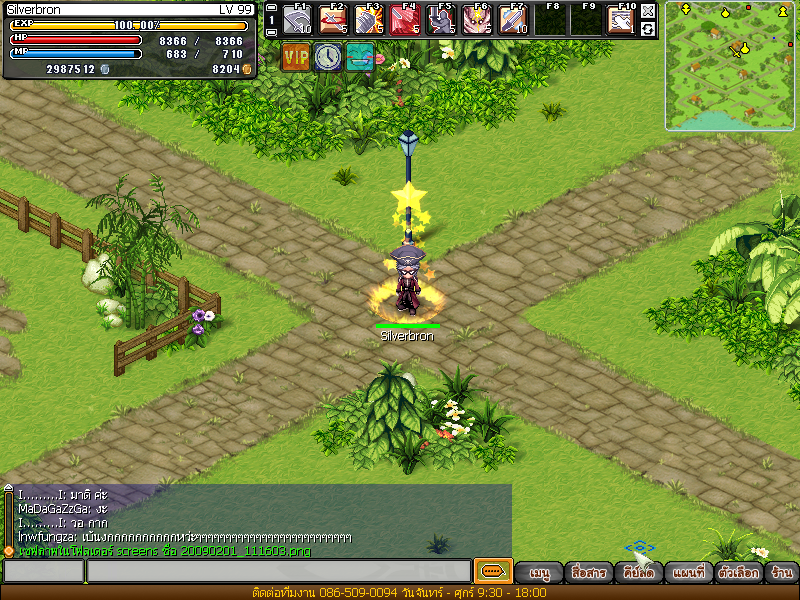This screenshot has width=800, height=600.
Task: Select the F7 sword skill slot
Action: pos(513,20)
